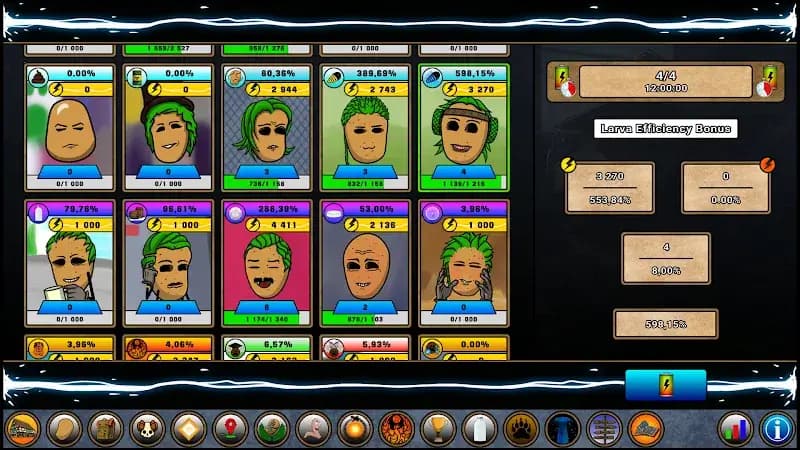Image resolution: width=800 pixels, height=450 pixels.
Task: Open the gold trophy icon
Action: [x=438, y=428]
